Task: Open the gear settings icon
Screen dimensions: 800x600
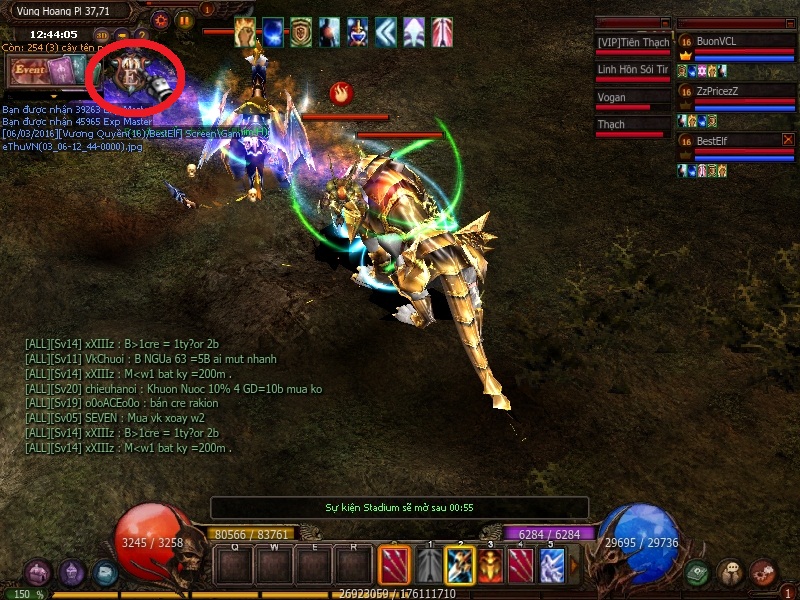Action: click(x=160, y=19)
